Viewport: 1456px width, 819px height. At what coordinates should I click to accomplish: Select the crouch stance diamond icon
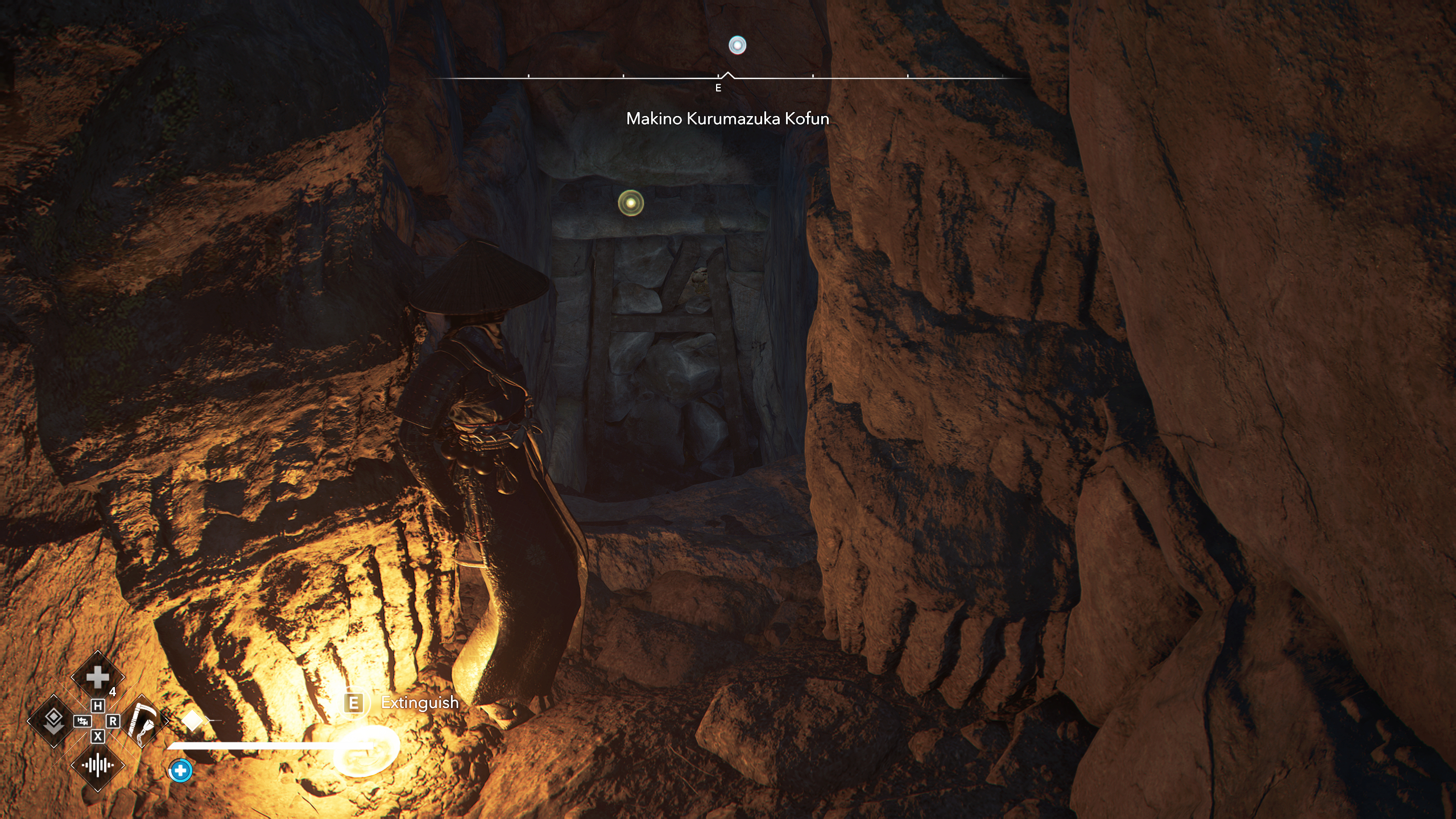[53, 721]
